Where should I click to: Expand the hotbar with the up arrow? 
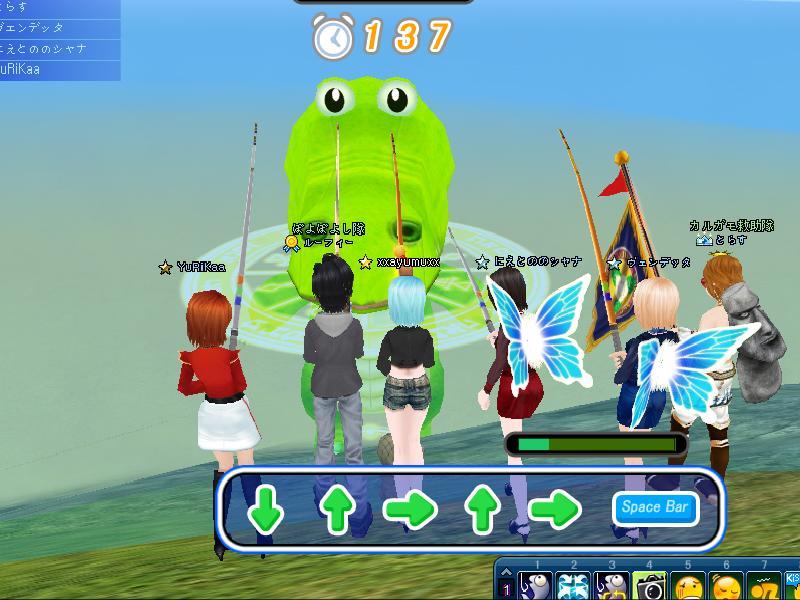506,571
